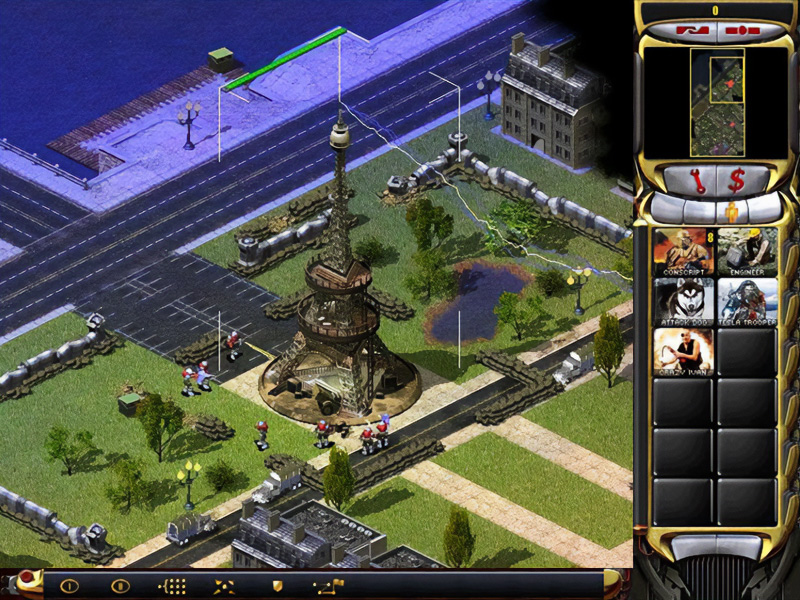800x600 pixels.
Task: Use the four-arrow deploy command
Action: pyautogui.click(x=225, y=586)
